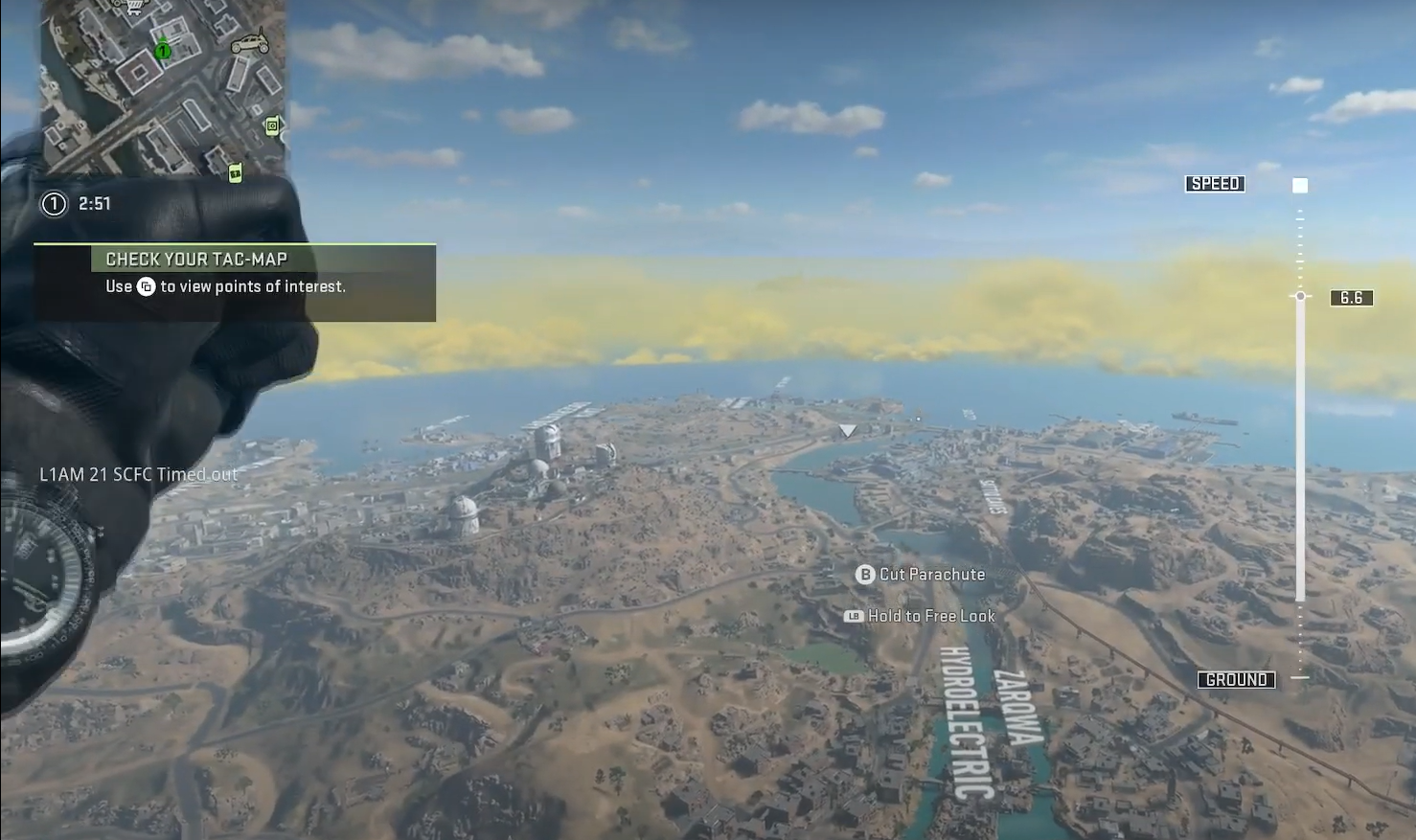Select the Zarqwa location label
The height and width of the screenshot is (840, 1416).
pyautogui.click(x=1018, y=707)
